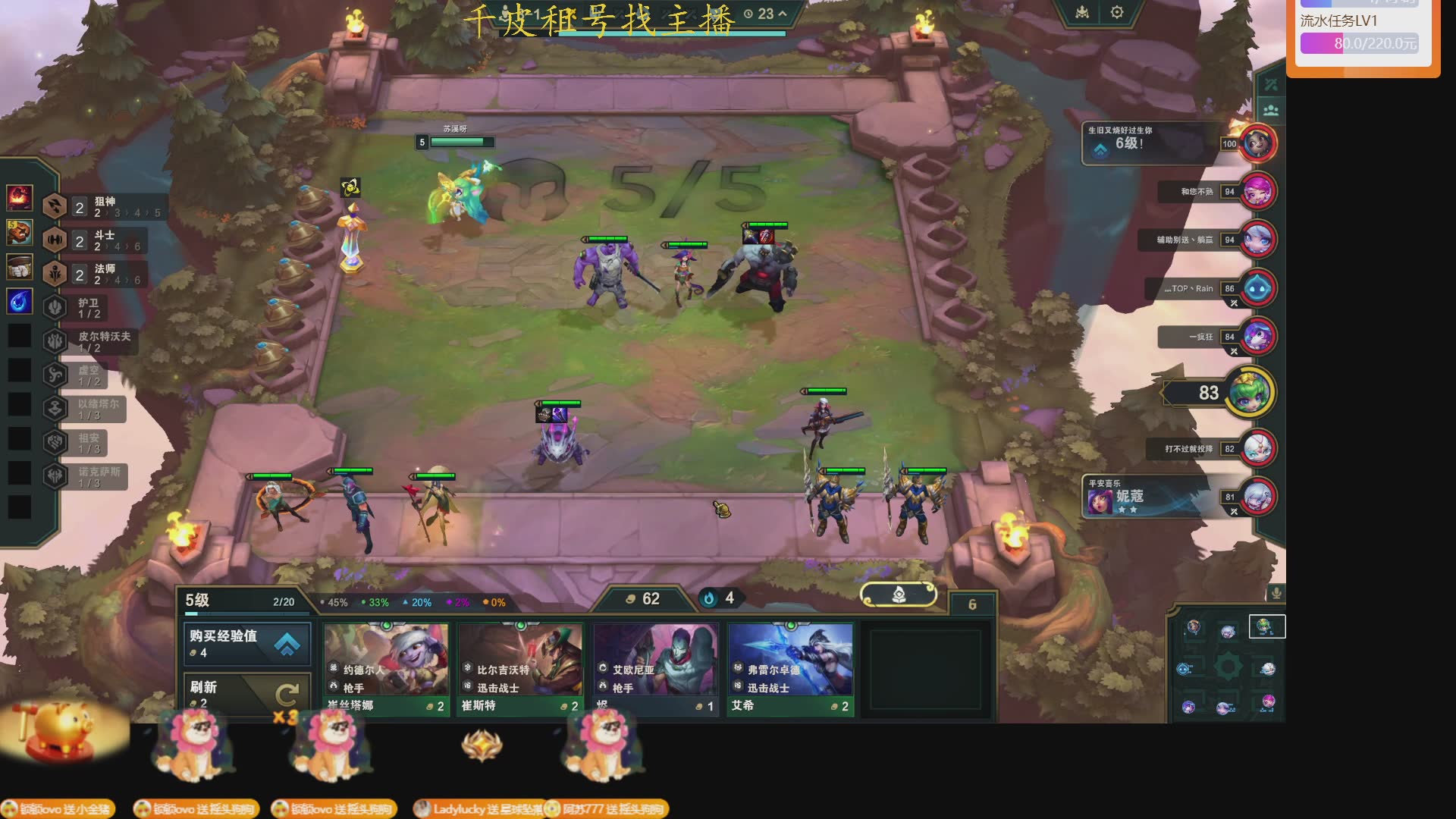
Task: Spectate the 82 HP player 打不过就投降
Action: (x=1258, y=448)
